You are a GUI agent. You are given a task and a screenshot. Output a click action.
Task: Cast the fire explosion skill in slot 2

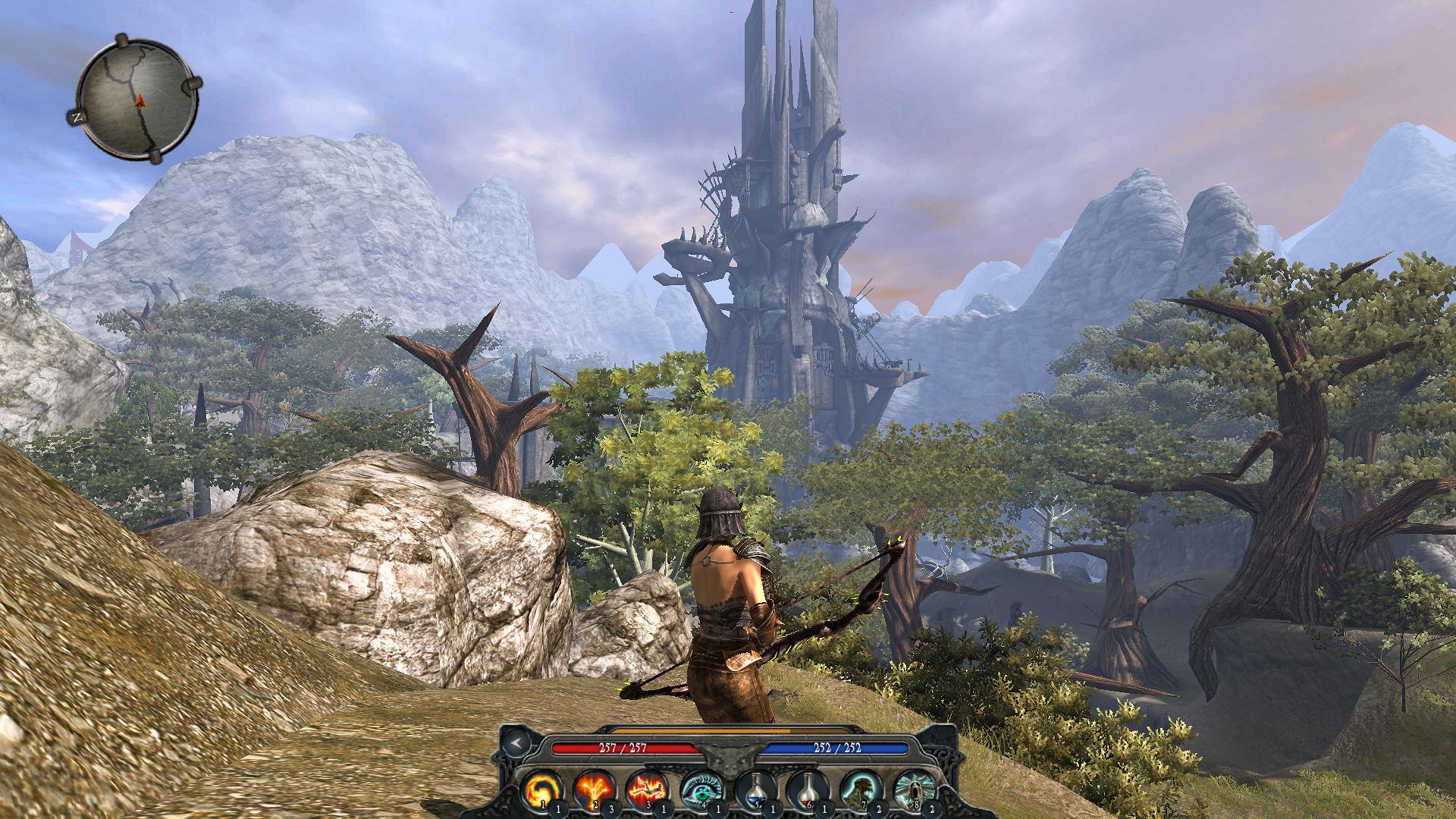click(x=593, y=788)
